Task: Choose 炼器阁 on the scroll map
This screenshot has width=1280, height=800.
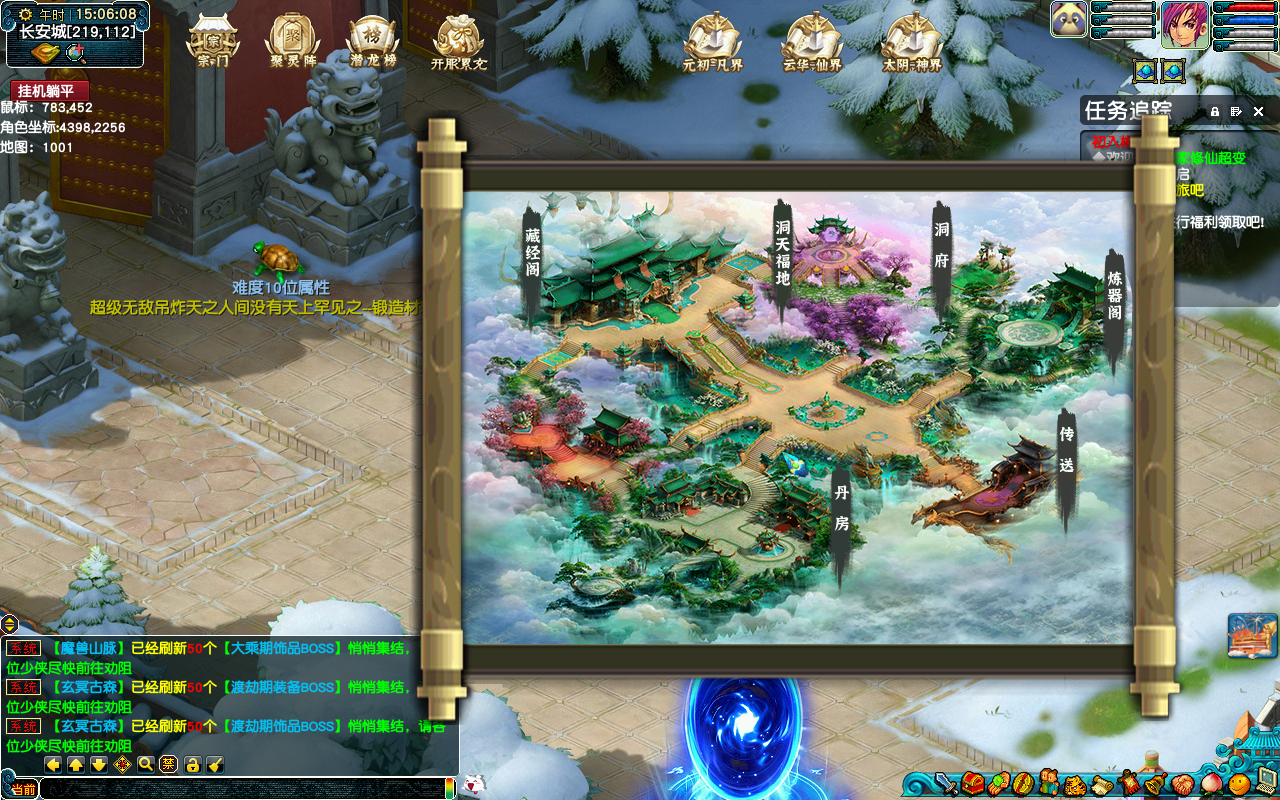Action: (1114, 298)
